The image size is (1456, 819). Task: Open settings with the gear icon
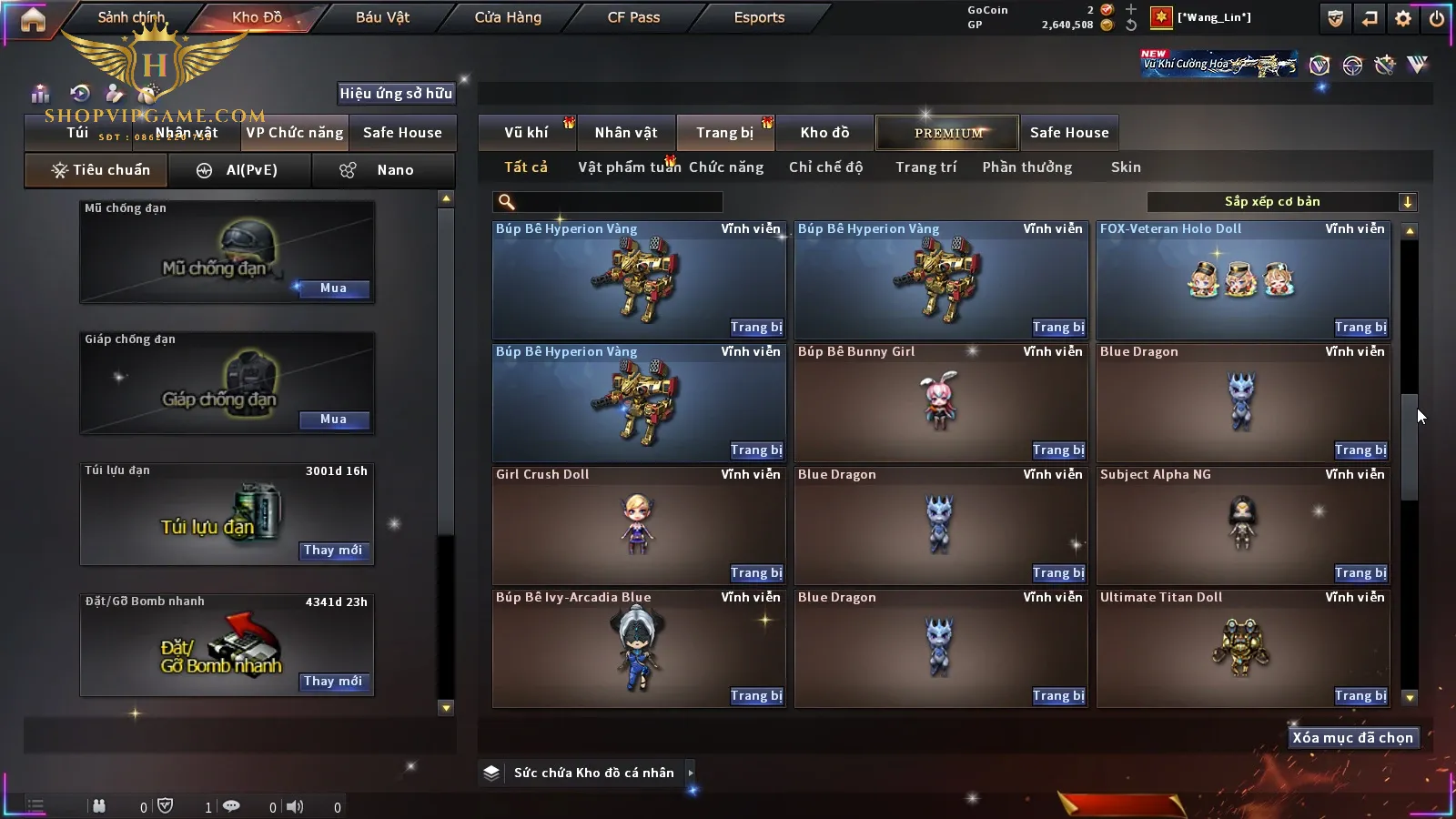pos(1403,18)
